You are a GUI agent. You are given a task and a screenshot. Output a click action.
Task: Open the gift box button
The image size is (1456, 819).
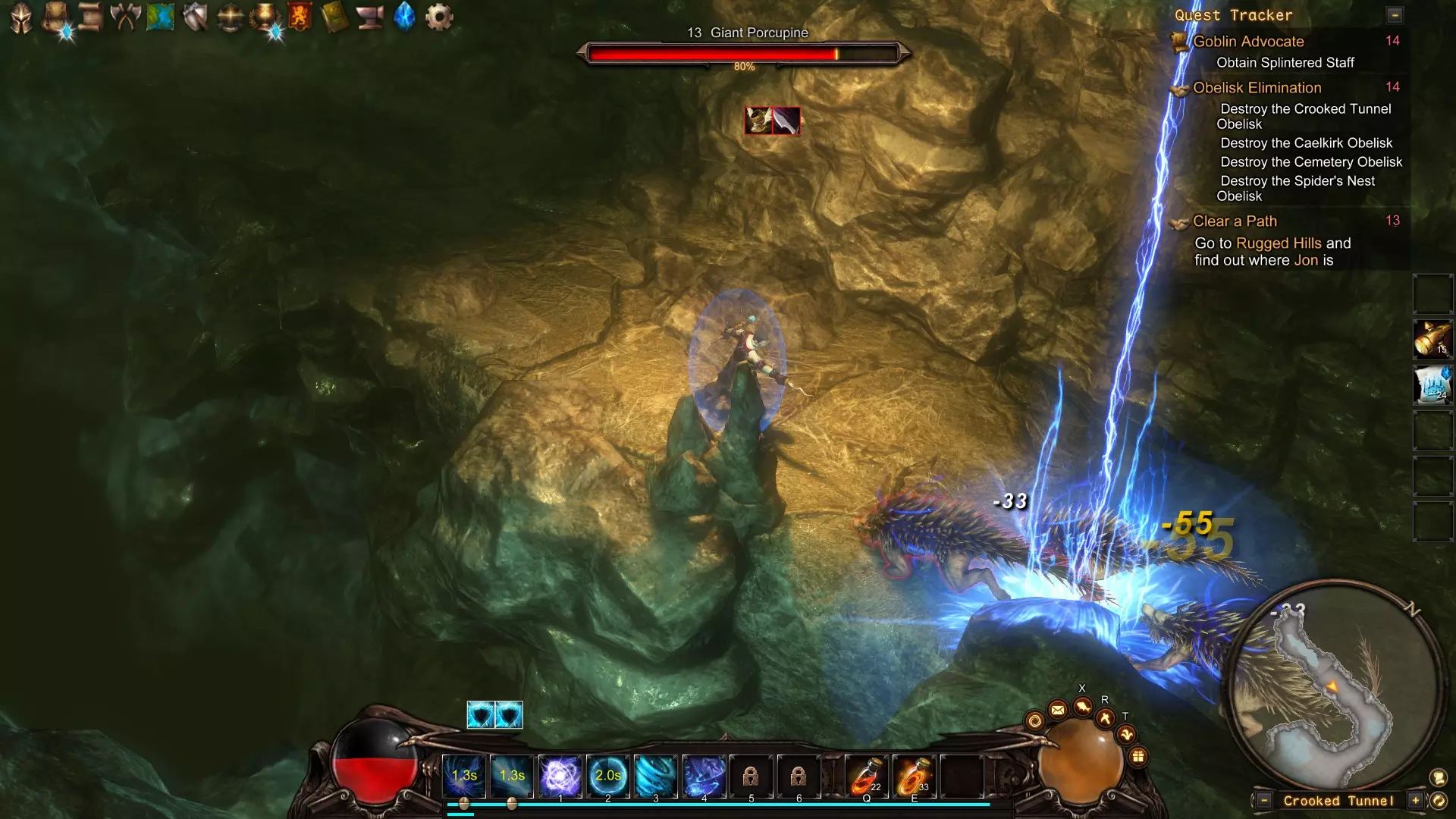tap(1137, 756)
